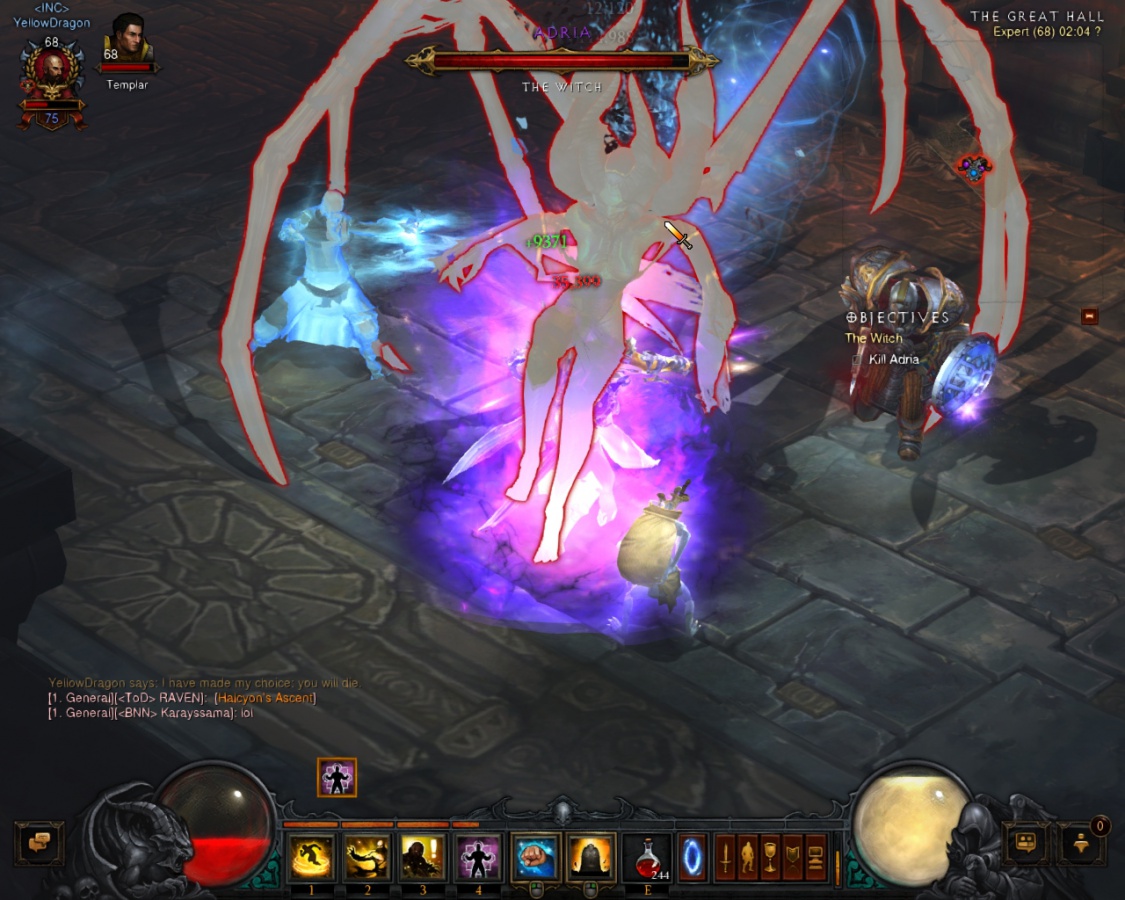Open the game menu computer icon
This screenshot has width=1125, height=900.
(816, 857)
